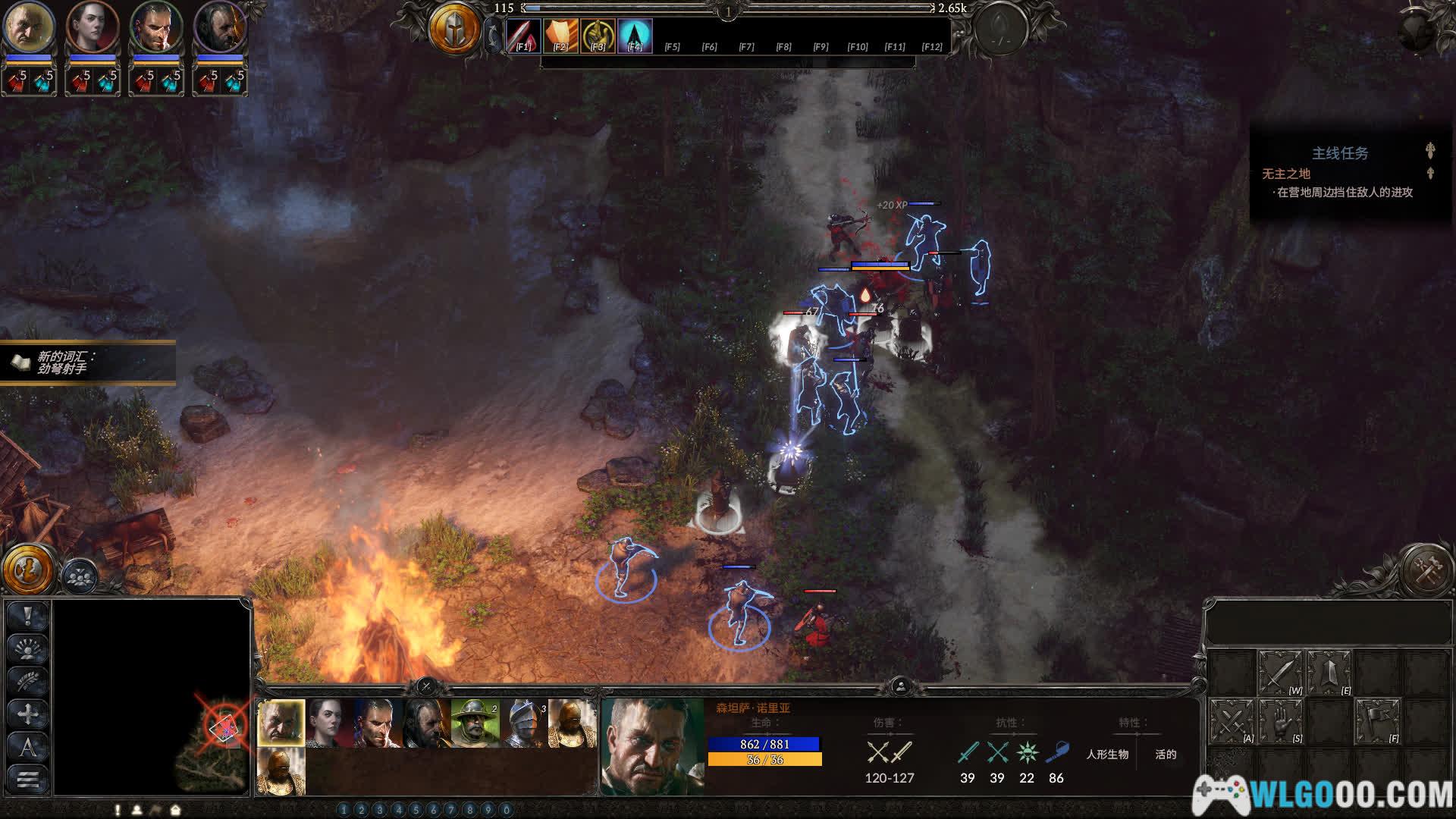Issue the crossed swords attack command
This screenshot has width=1456, height=819.
tap(1230, 720)
